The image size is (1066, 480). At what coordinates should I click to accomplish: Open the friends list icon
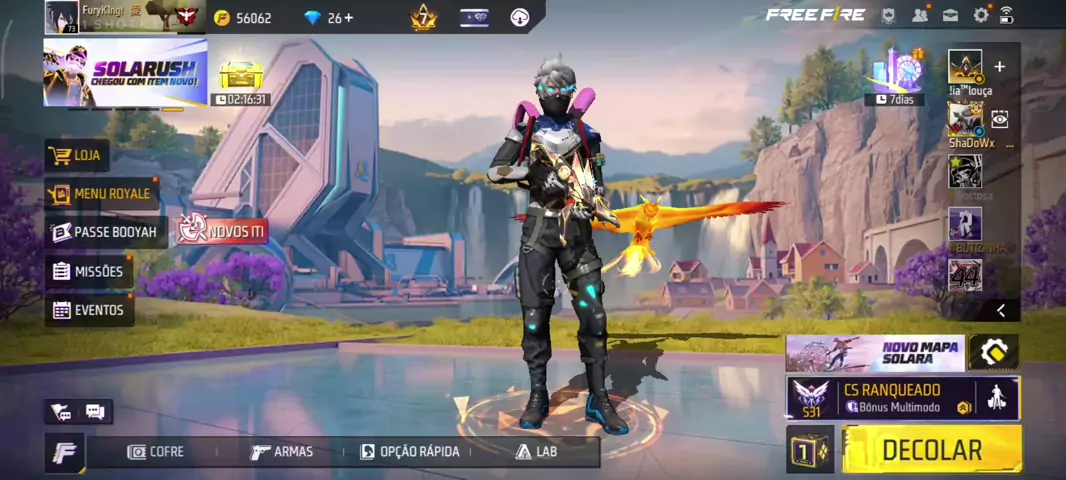920,15
